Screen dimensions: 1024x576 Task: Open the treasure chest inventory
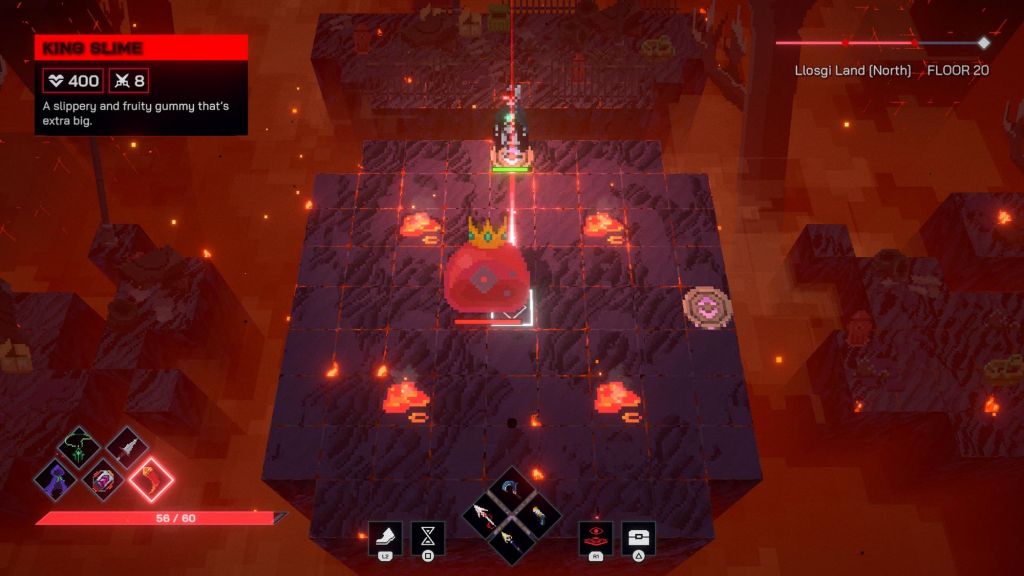pyautogui.click(x=638, y=538)
